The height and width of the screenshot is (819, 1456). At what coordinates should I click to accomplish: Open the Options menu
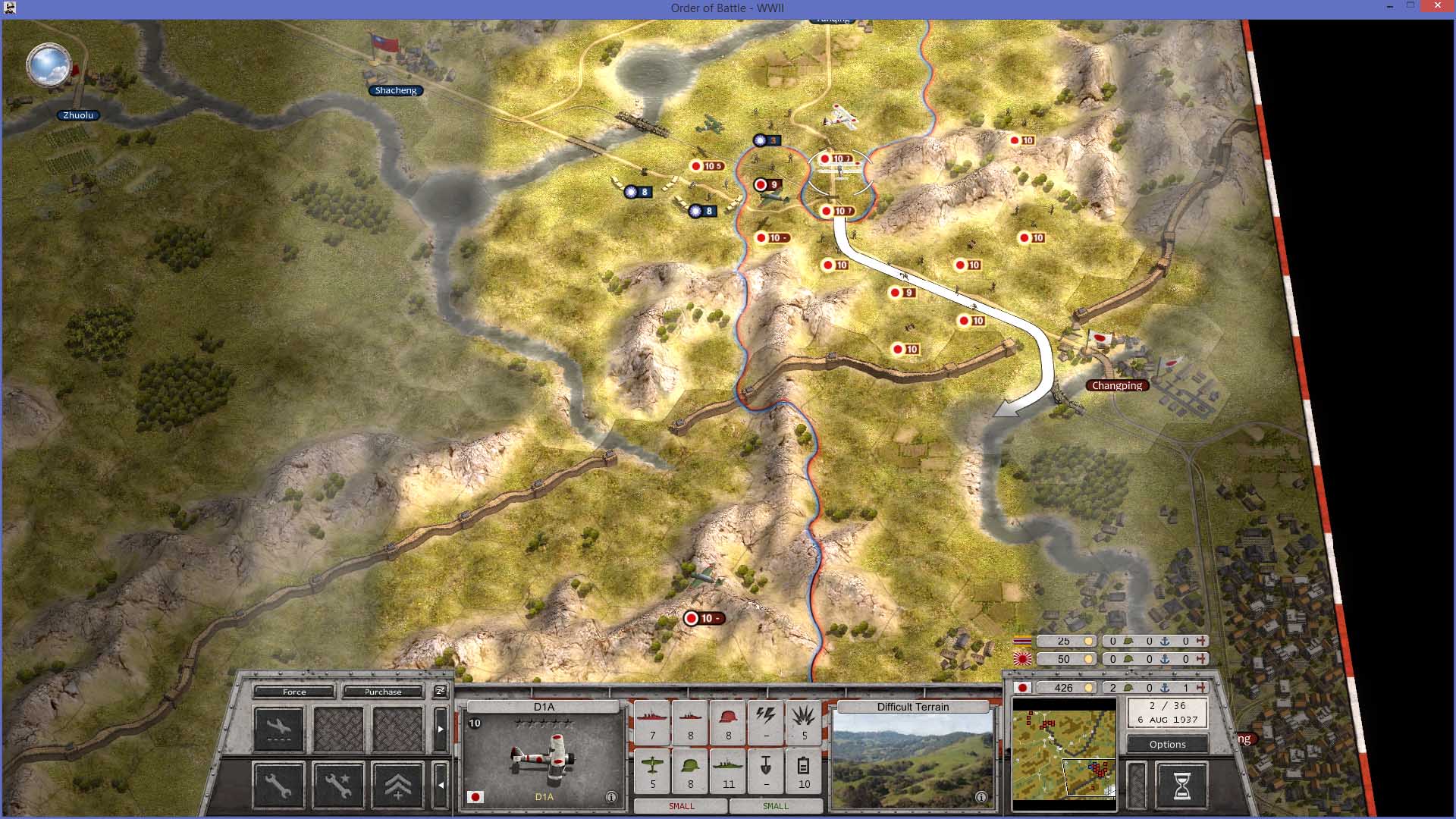point(1168,744)
